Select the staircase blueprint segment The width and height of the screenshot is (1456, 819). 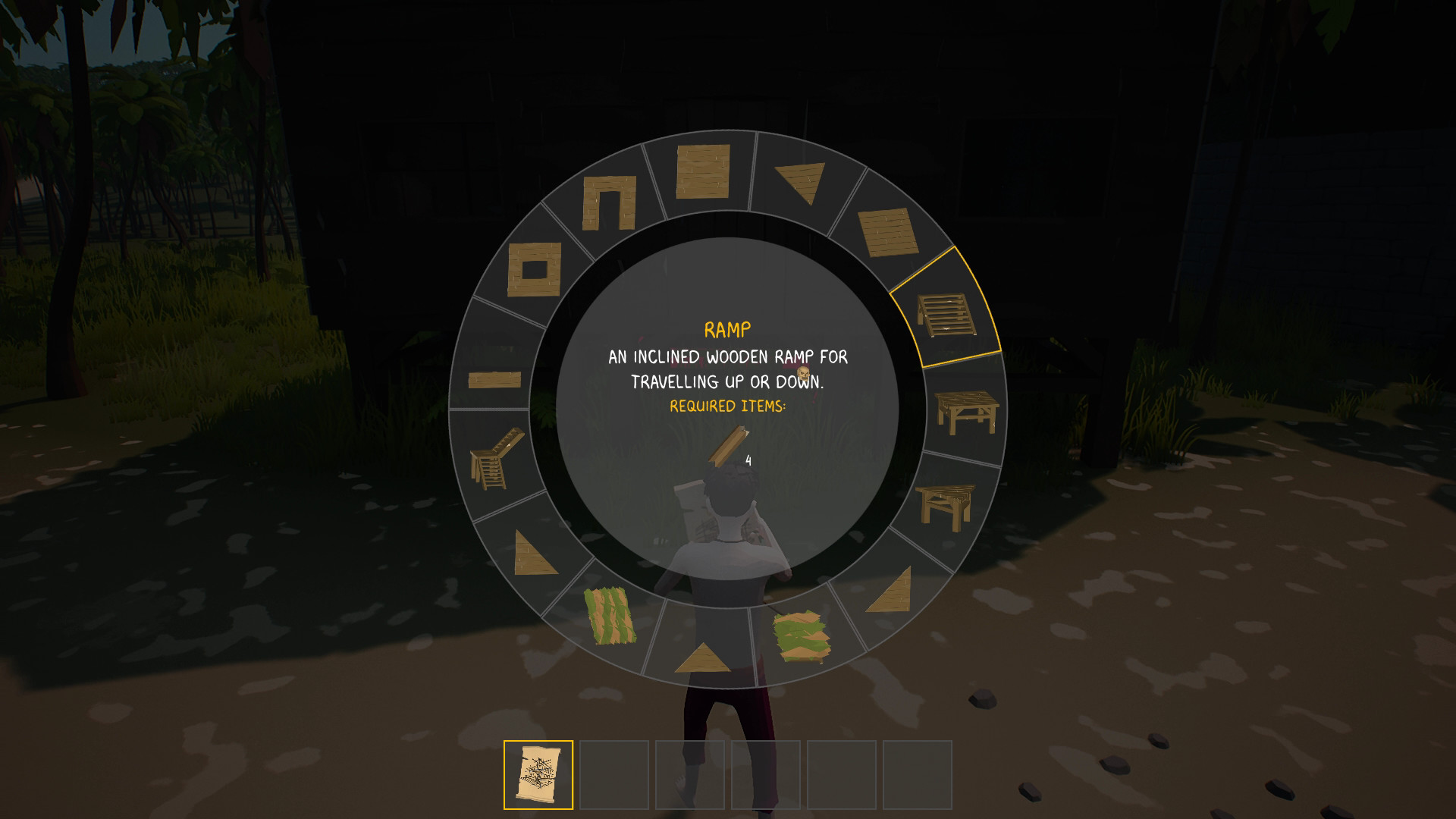[x=497, y=462]
